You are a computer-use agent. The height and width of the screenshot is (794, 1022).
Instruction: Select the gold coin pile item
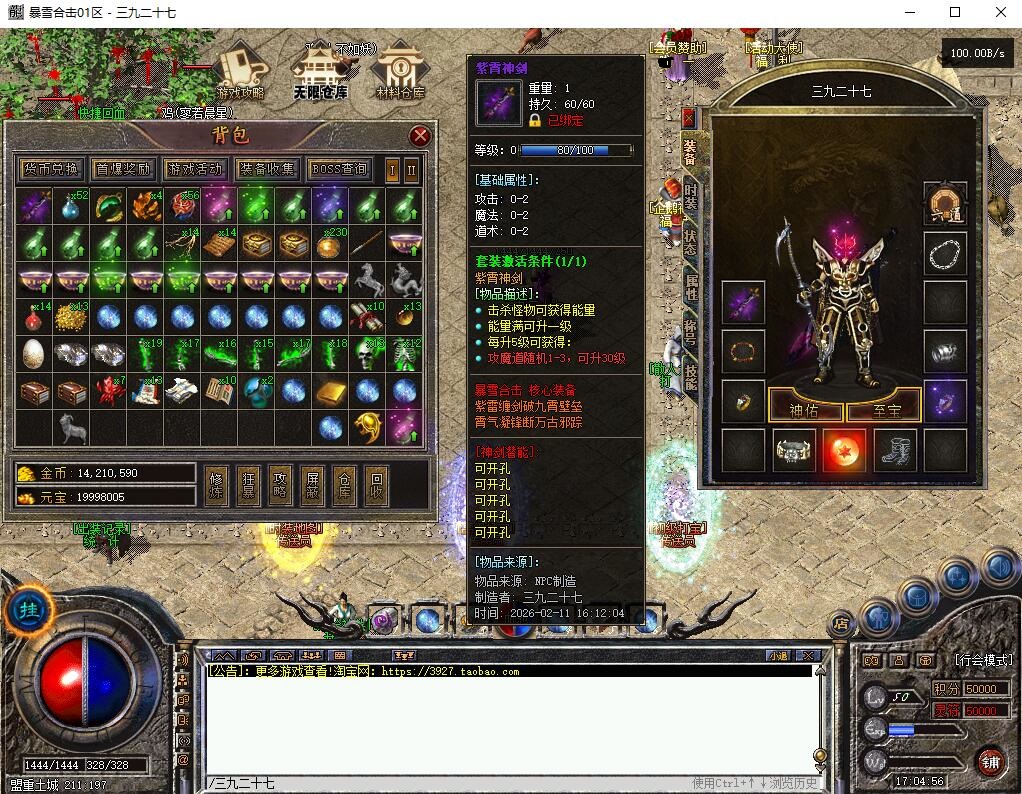click(70, 318)
